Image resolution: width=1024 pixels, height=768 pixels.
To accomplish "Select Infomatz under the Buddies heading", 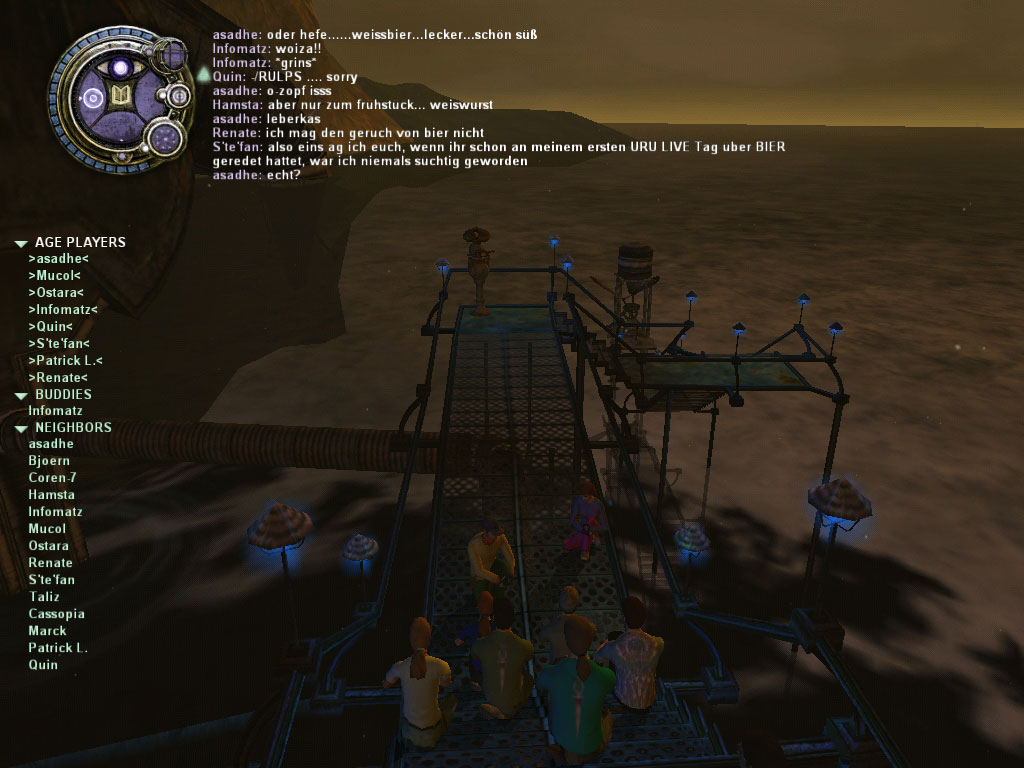I will pos(55,411).
